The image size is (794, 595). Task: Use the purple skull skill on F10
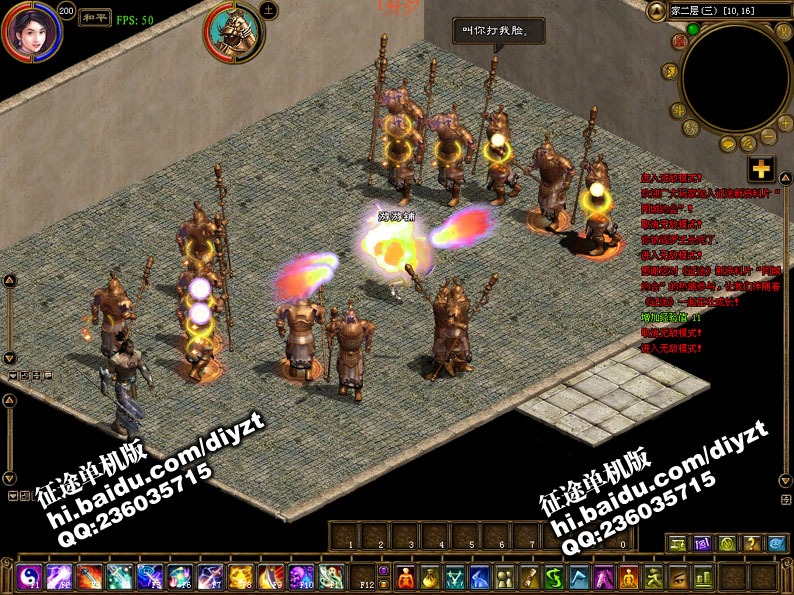tap(301, 577)
